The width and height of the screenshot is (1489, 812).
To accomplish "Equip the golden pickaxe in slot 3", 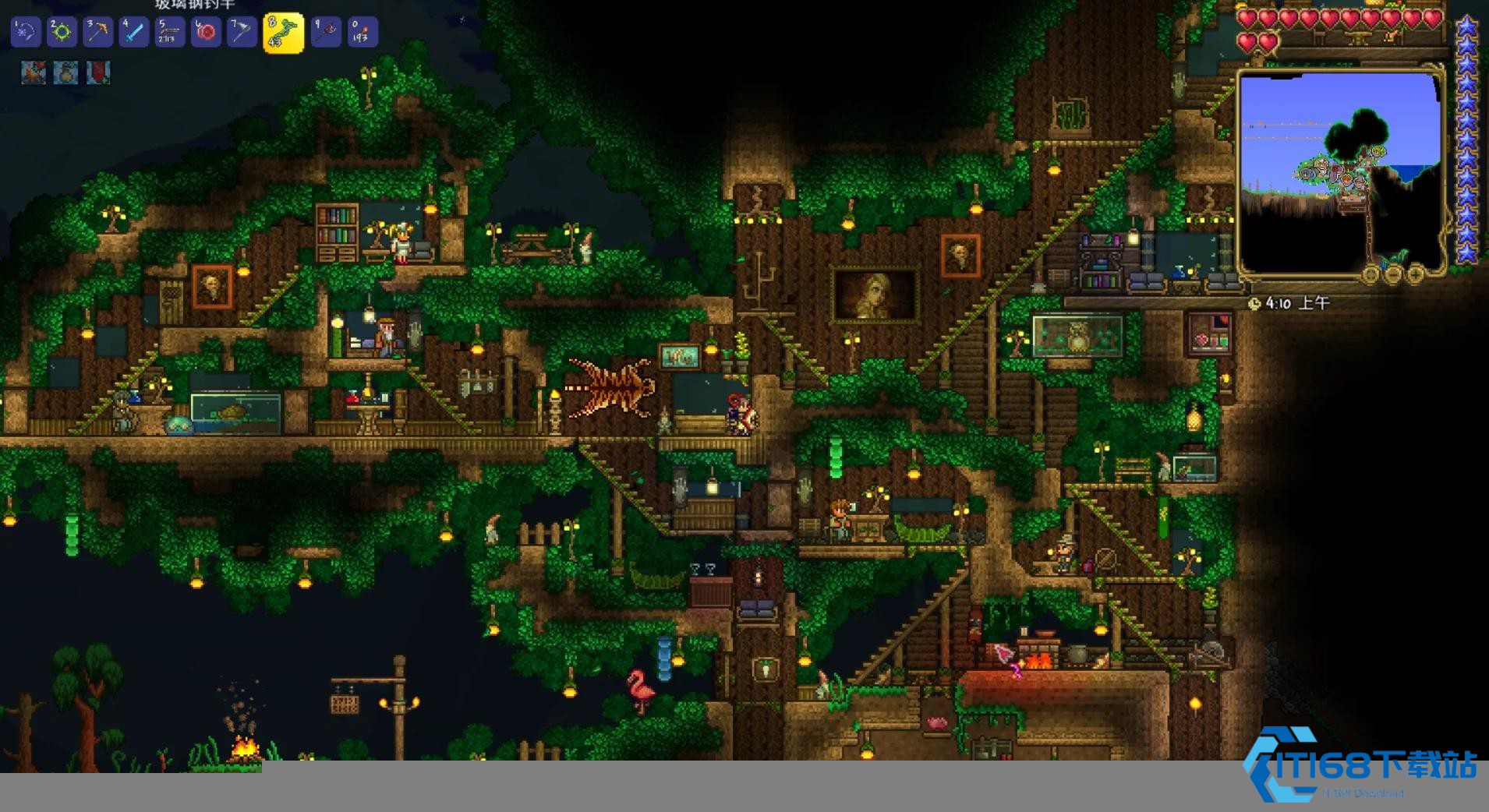I will pos(98,33).
